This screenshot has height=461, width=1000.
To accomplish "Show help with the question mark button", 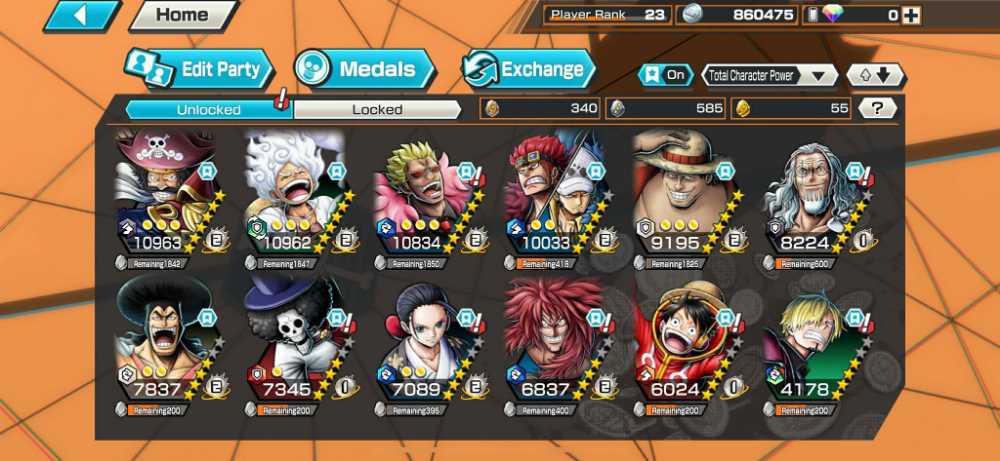I will tap(877, 108).
